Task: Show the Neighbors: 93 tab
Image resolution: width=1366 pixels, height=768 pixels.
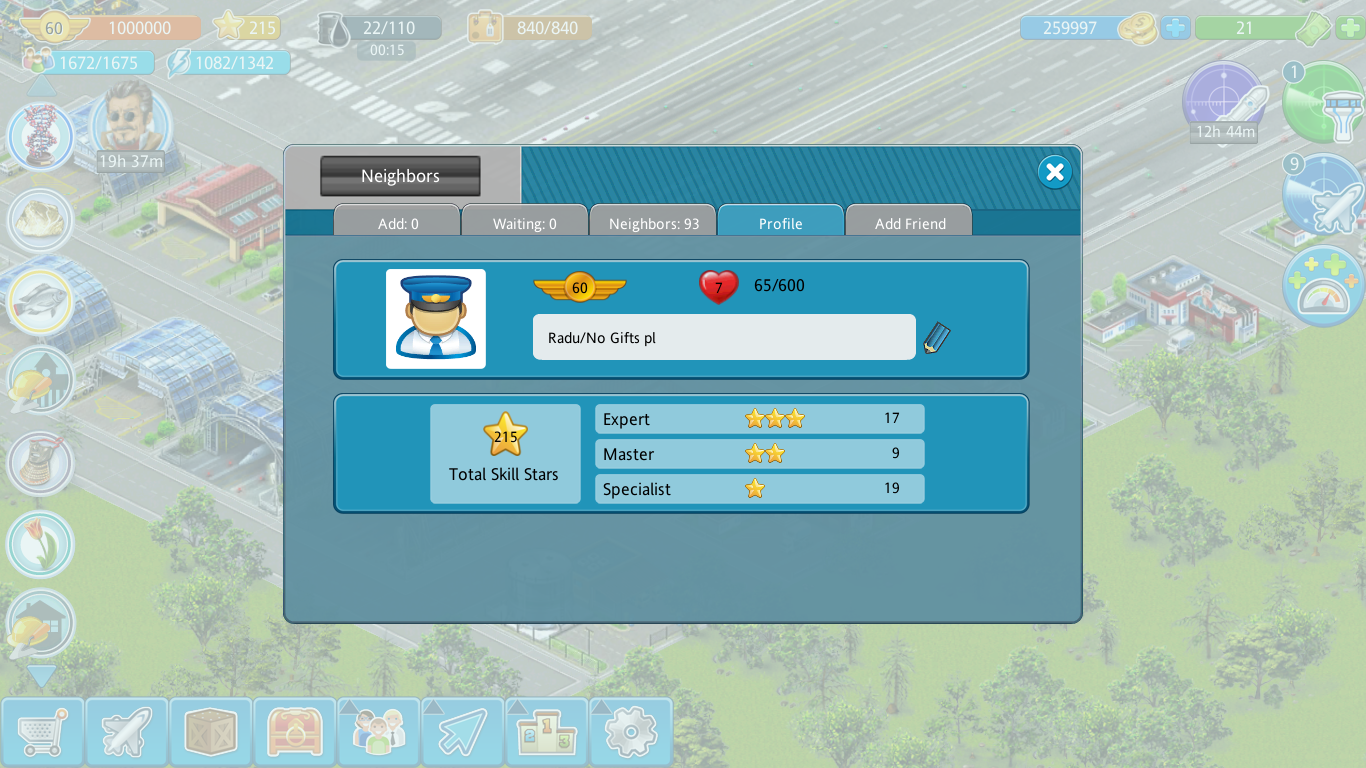Action: point(653,223)
